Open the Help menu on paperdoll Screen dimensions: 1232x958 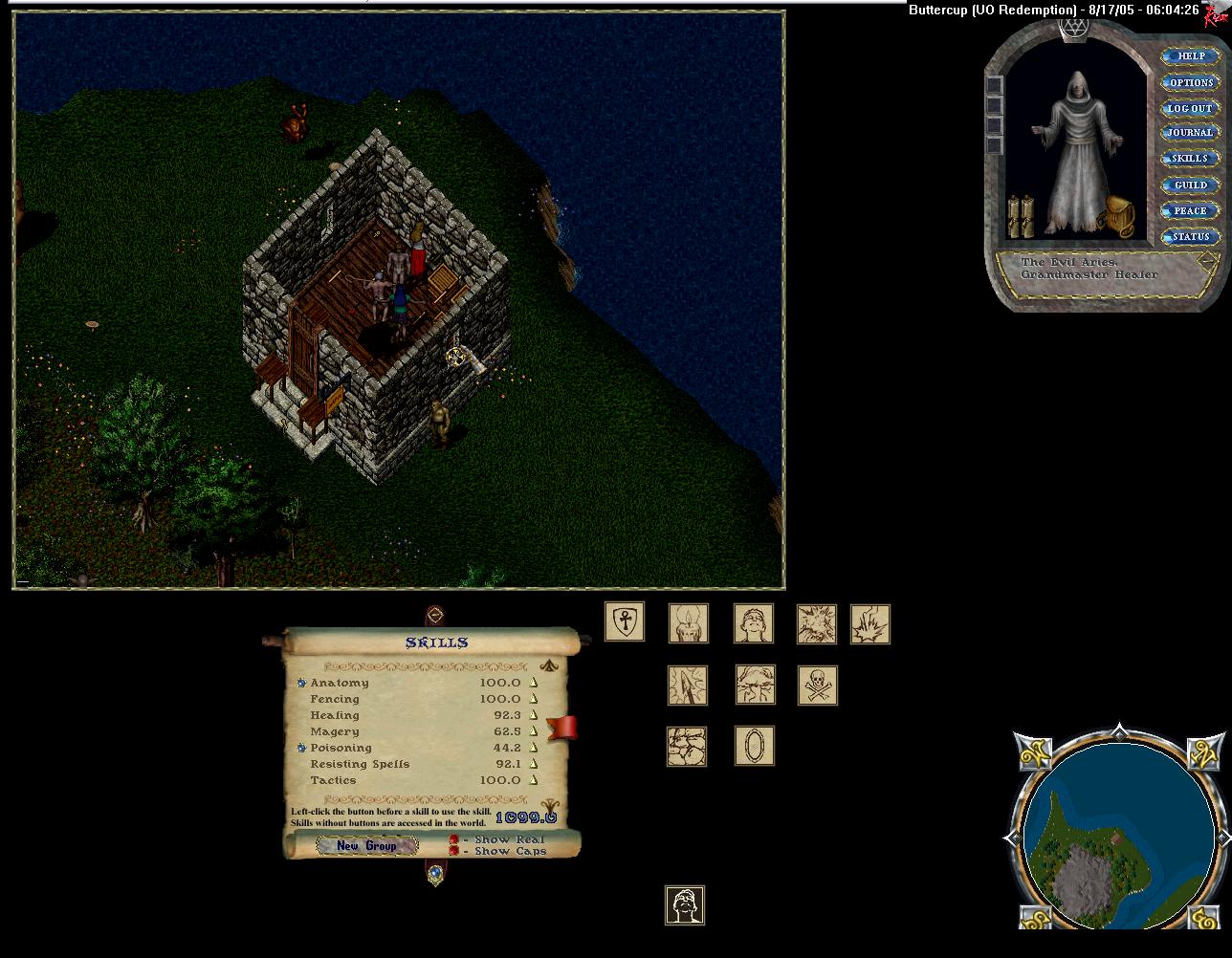point(1191,56)
